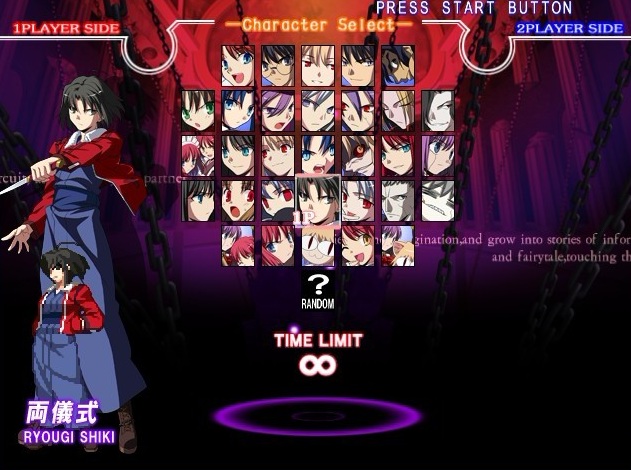This screenshot has height=470, width=631.
Task: Choose the hooded cloaked figure portrait
Action: coord(397,65)
